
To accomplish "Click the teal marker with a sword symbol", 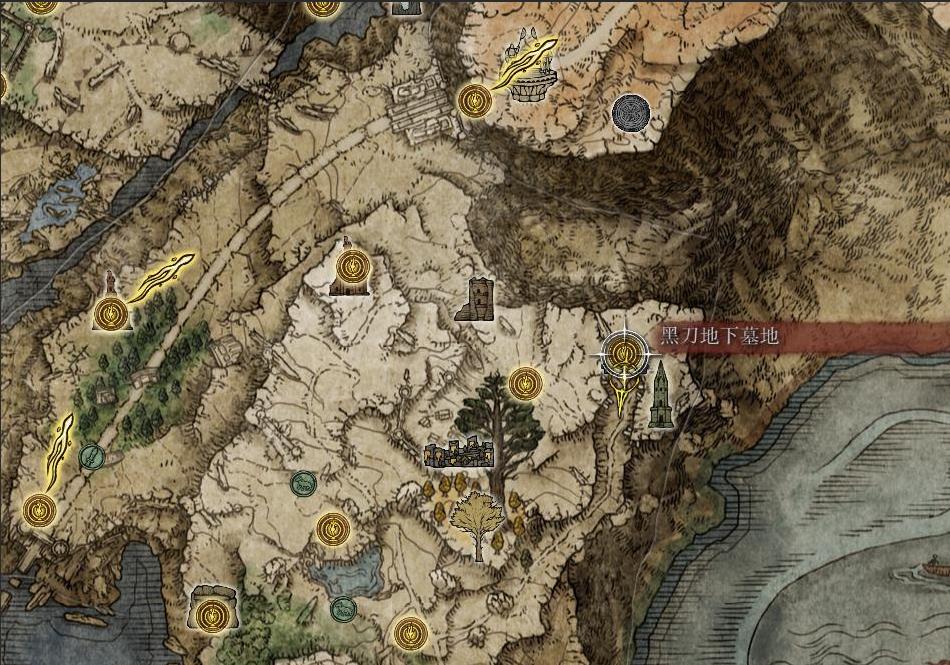I will coord(91,457).
